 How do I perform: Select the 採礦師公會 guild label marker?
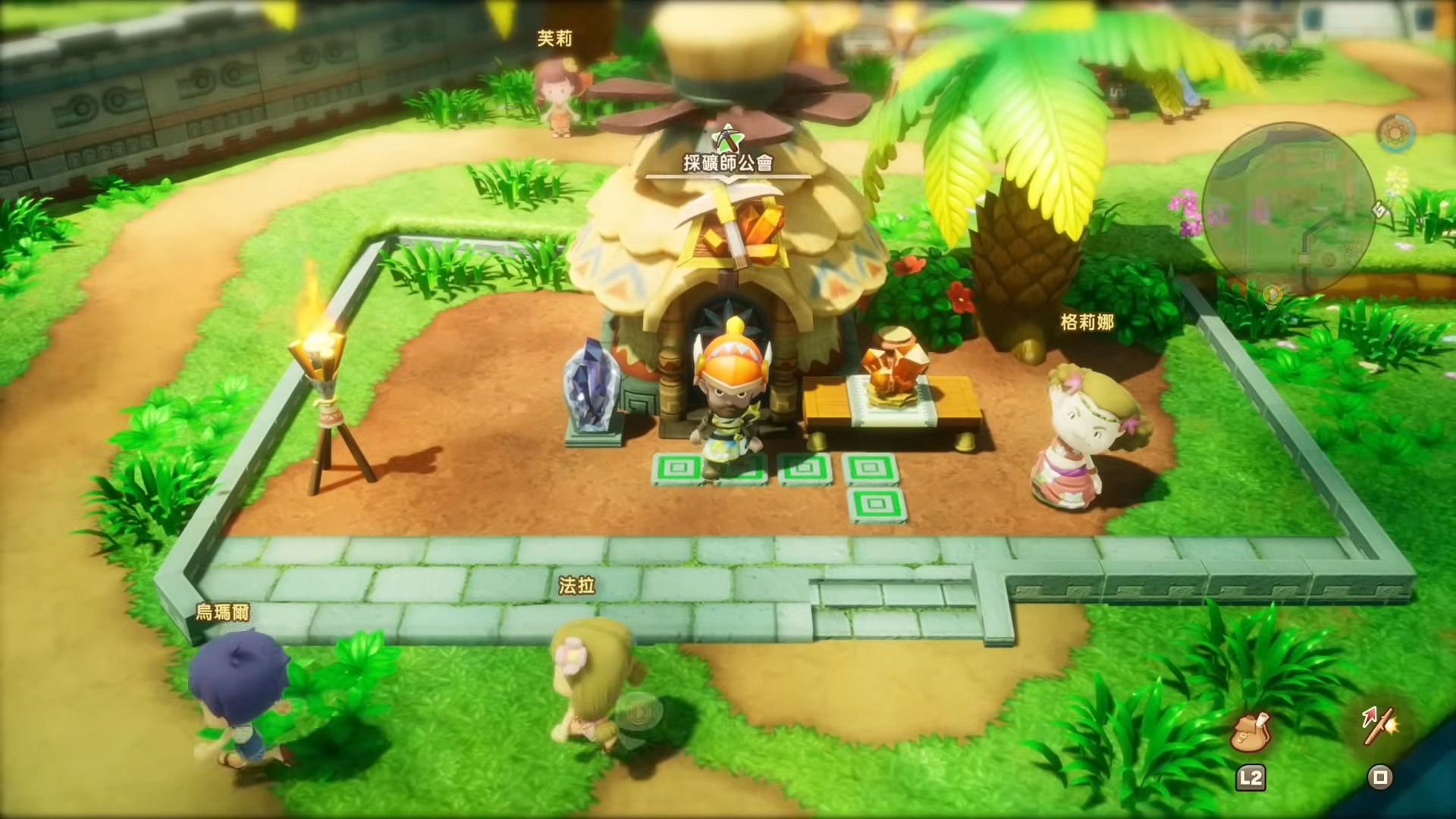728,162
